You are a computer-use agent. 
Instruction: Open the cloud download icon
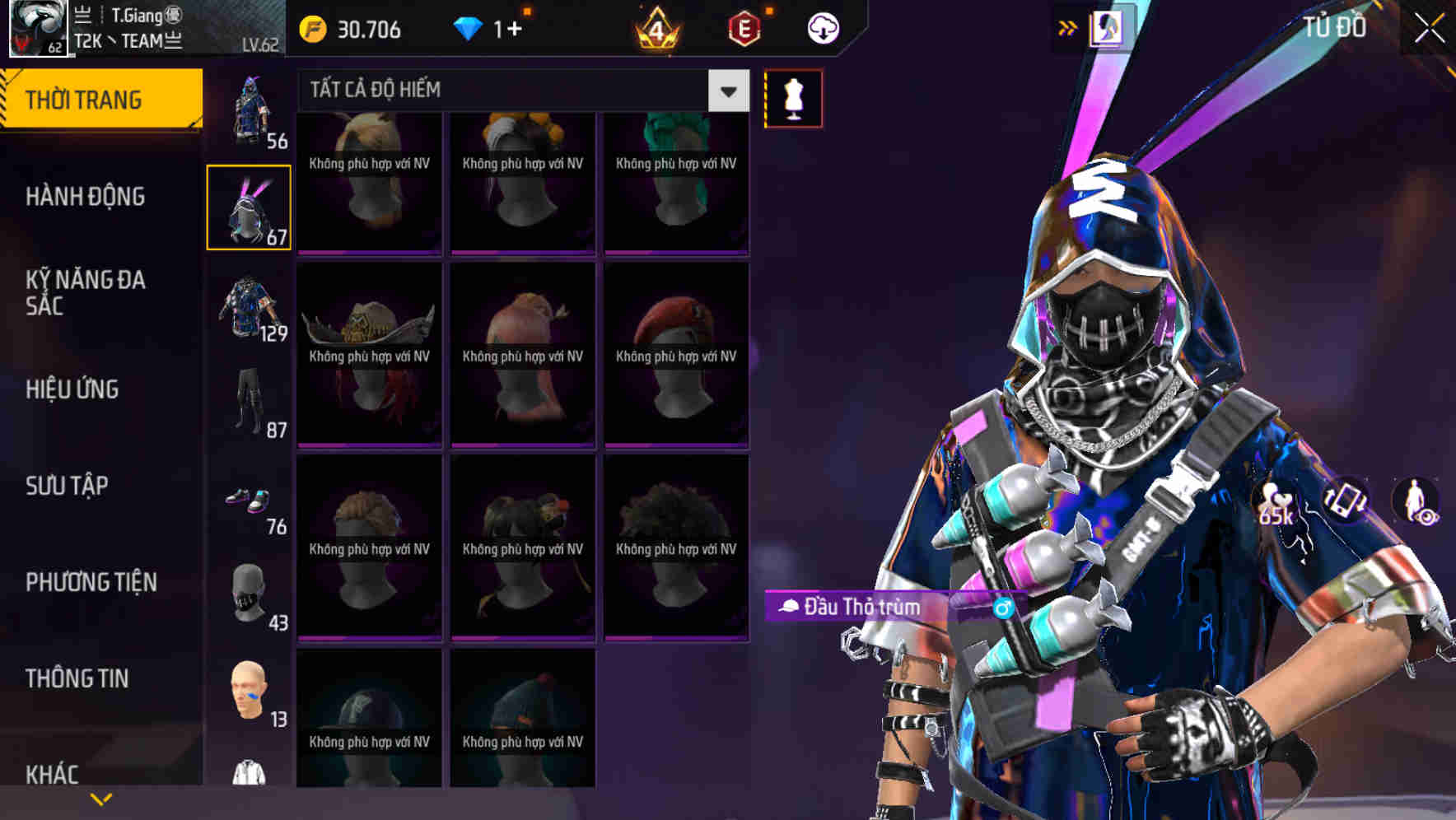(821, 27)
